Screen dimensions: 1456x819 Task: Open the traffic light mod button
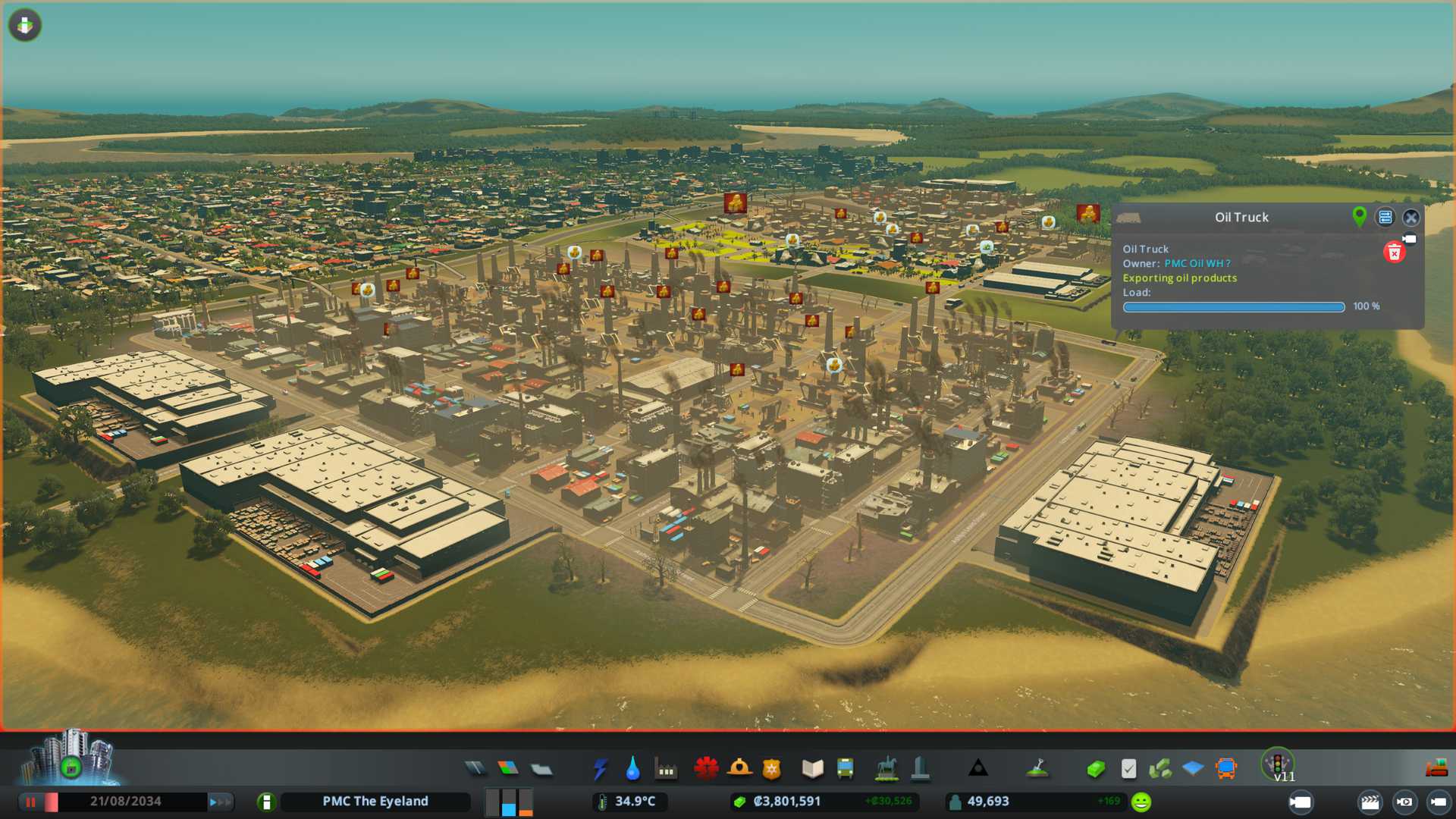(x=1277, y=763)
